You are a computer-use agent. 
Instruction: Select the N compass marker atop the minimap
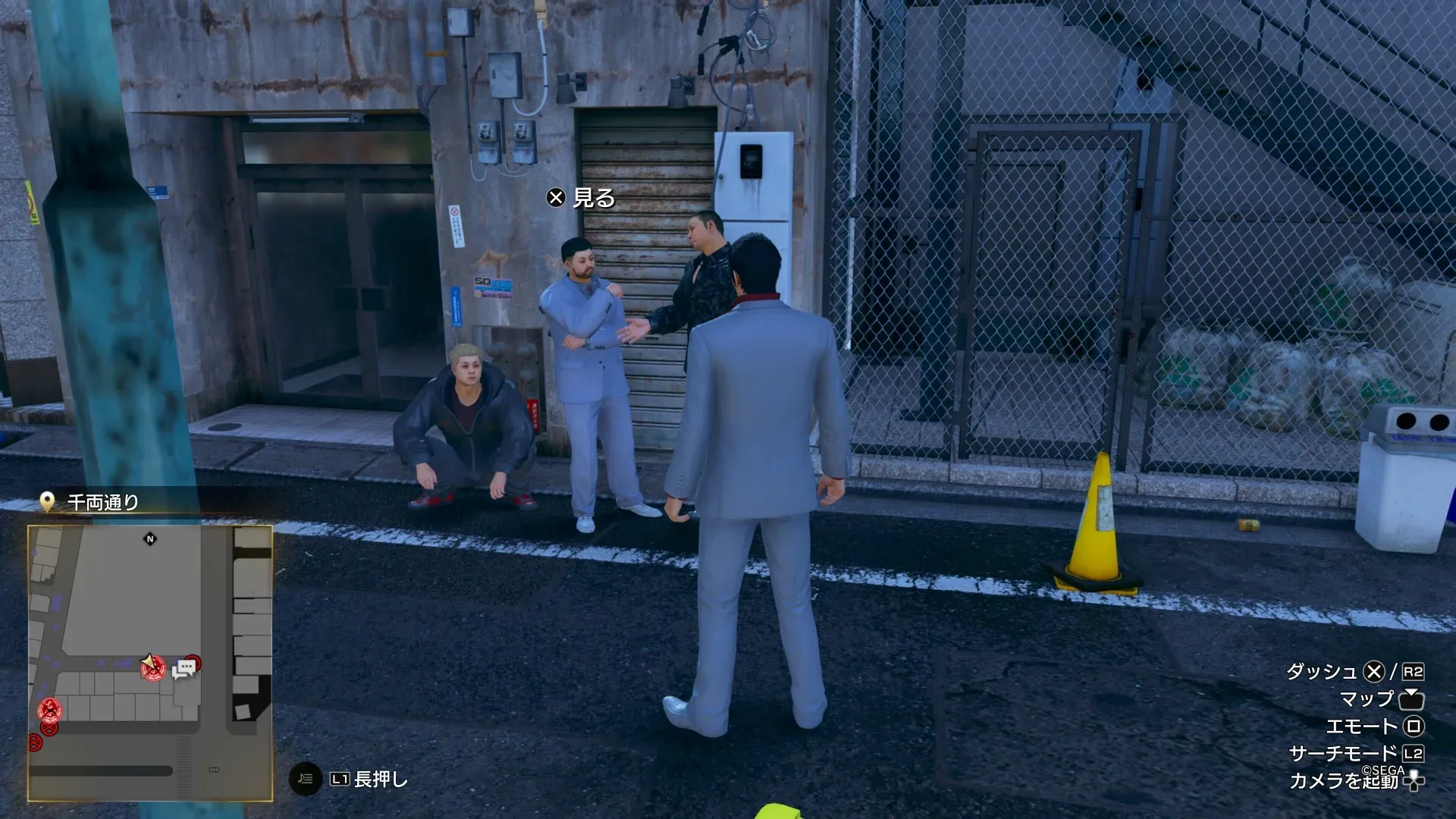coord(151,538)
